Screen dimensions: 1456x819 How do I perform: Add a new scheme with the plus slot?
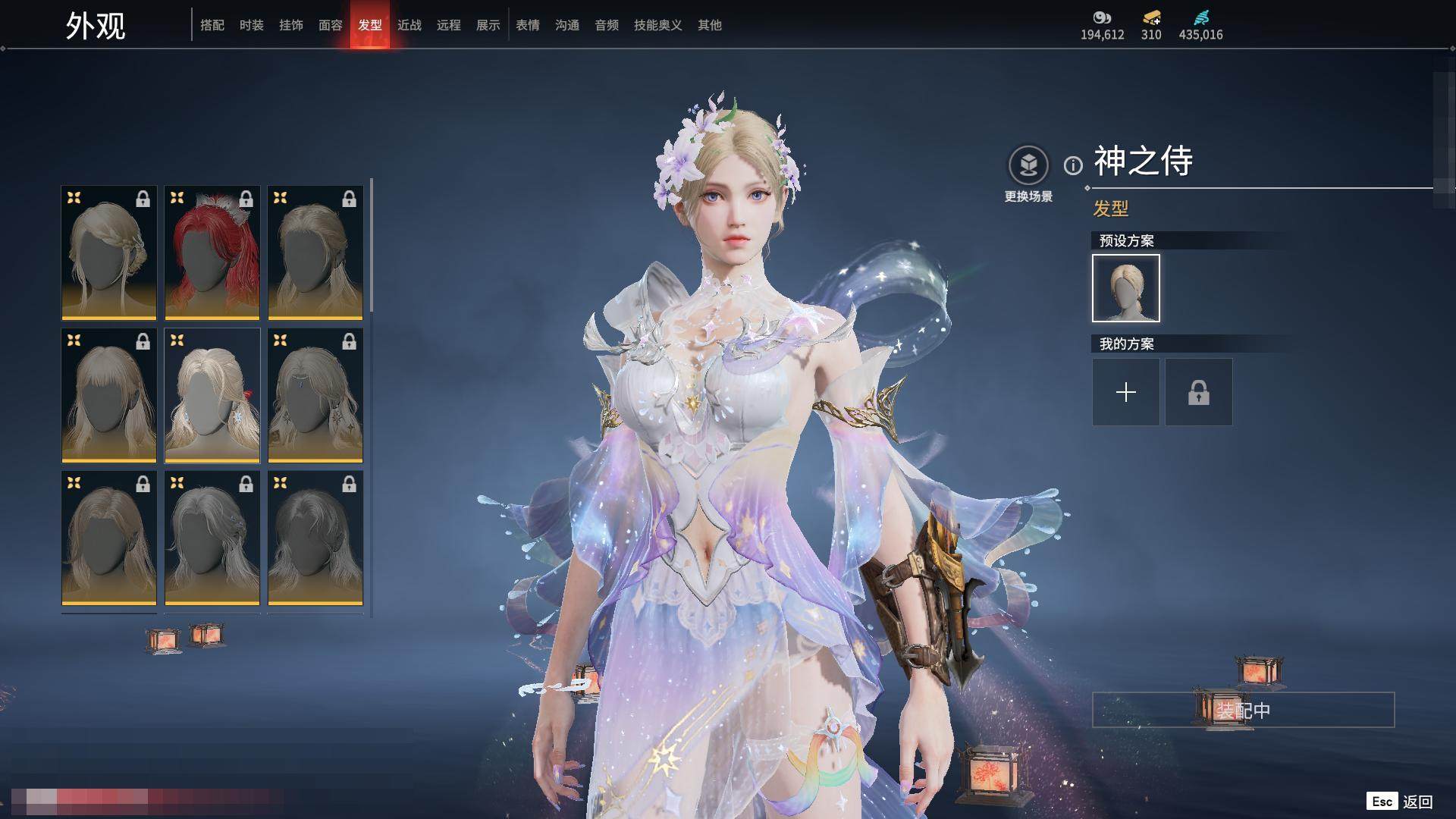pos(1126,392)
